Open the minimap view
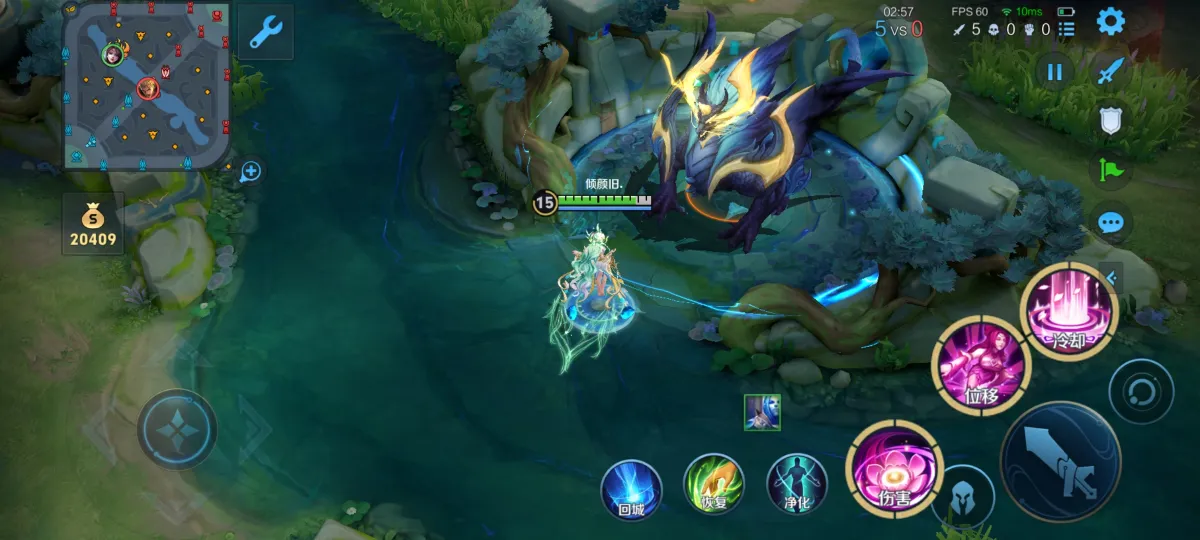Image resolution: width=1200 pixels, height=540 pixels. [x=146, y=85]
